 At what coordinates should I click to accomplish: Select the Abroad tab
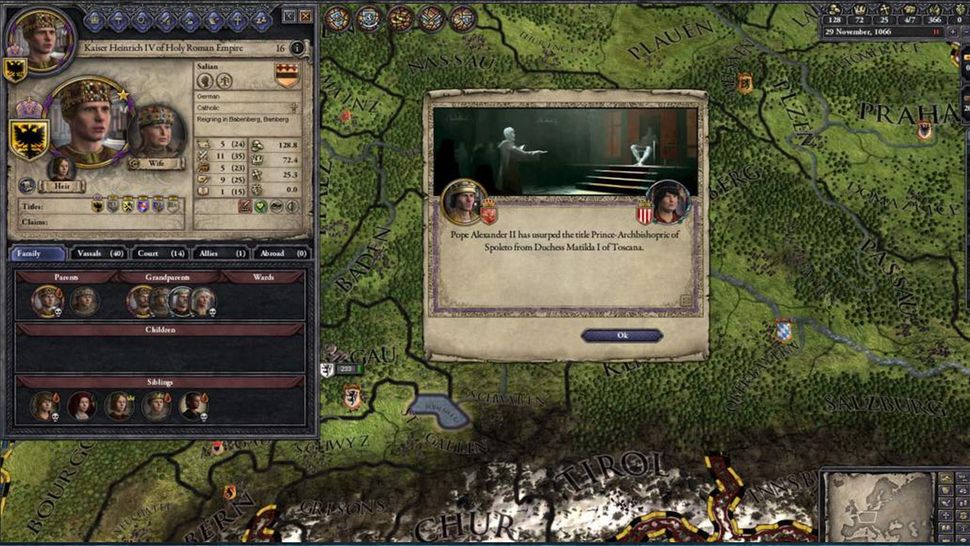point(283,254)
